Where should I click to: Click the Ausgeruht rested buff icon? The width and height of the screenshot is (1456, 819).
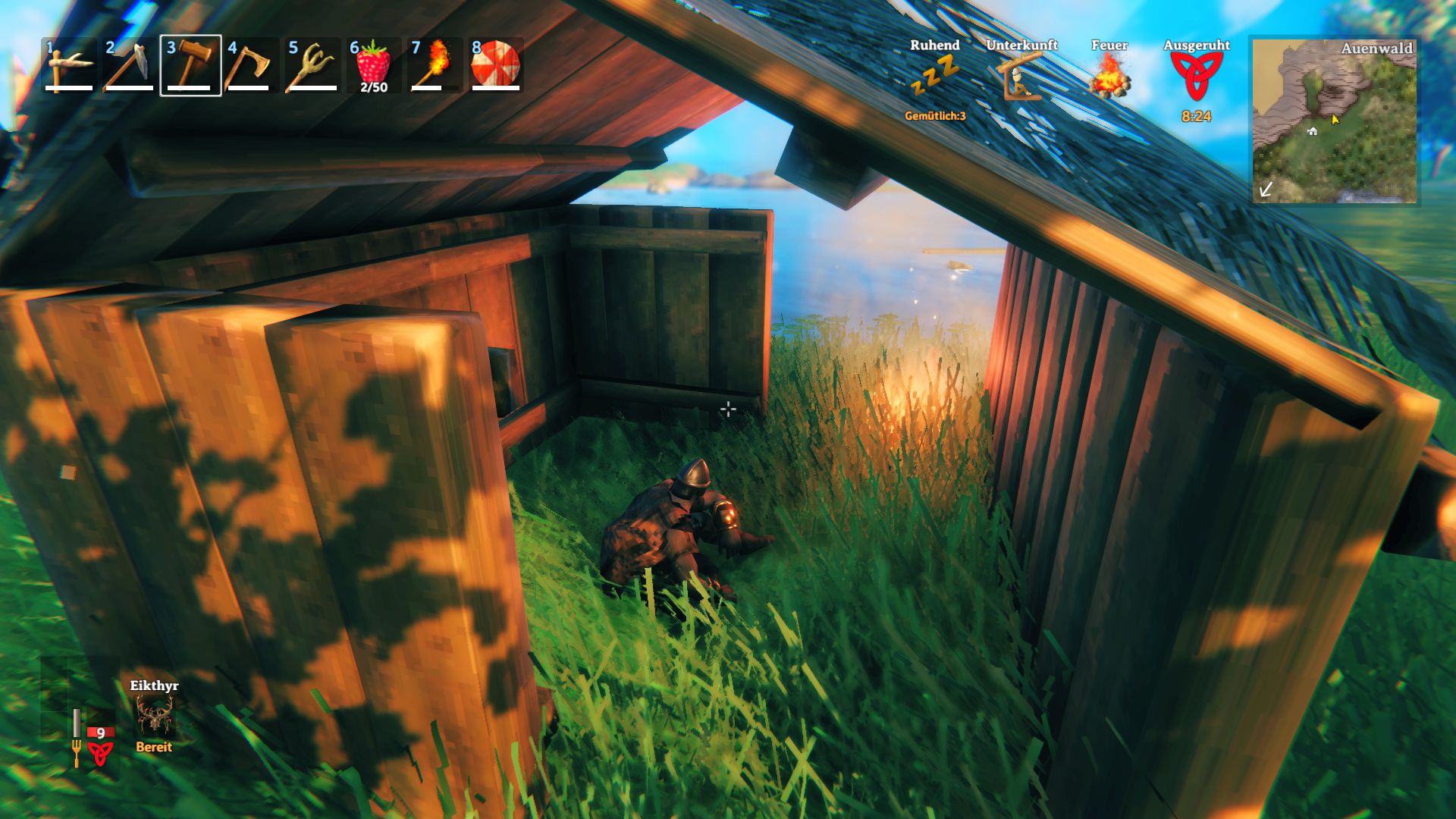[x=1198, y=76]
